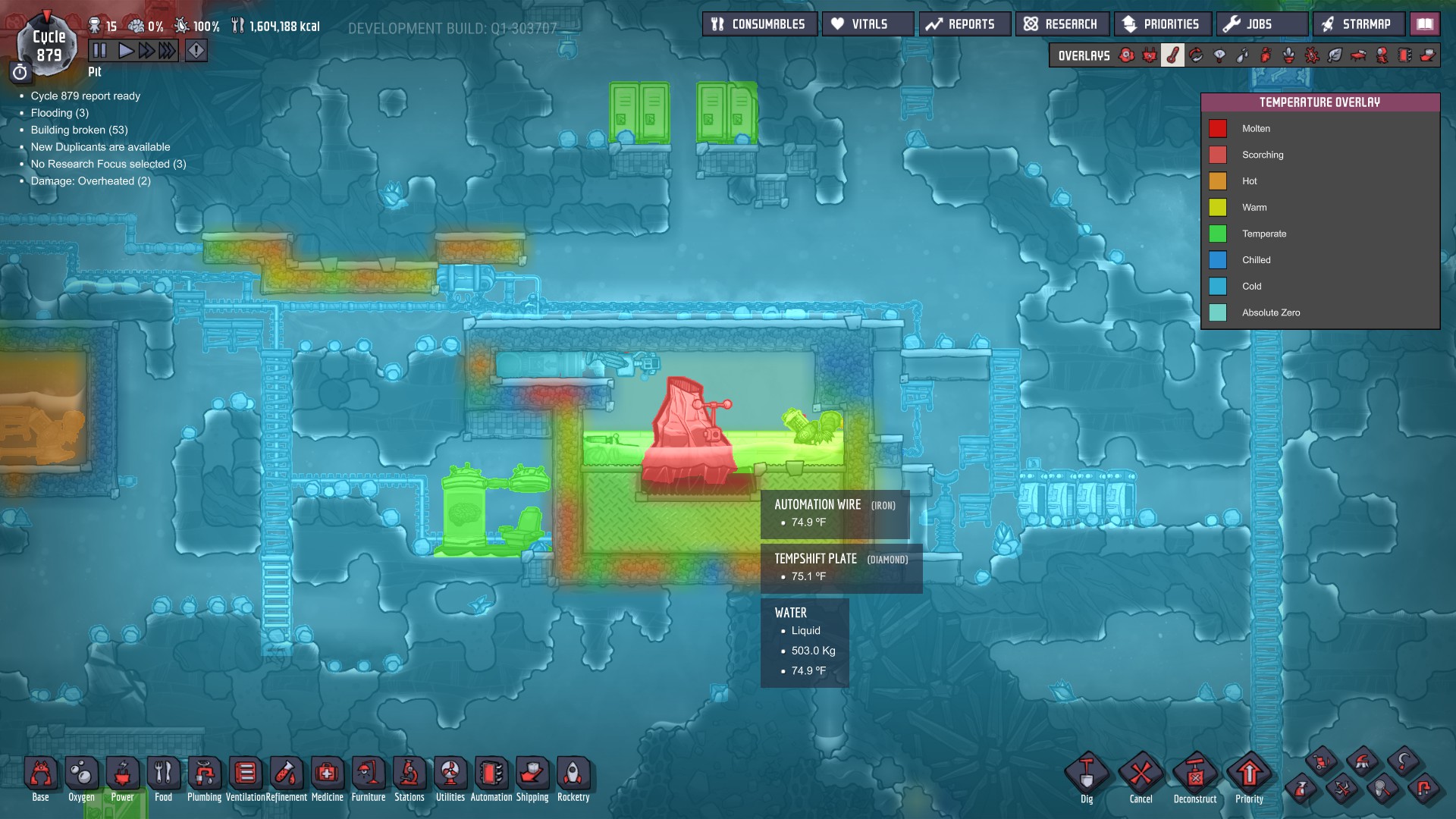
Task: Disable the active Temperature overlay
Action: coord(1174,55)
